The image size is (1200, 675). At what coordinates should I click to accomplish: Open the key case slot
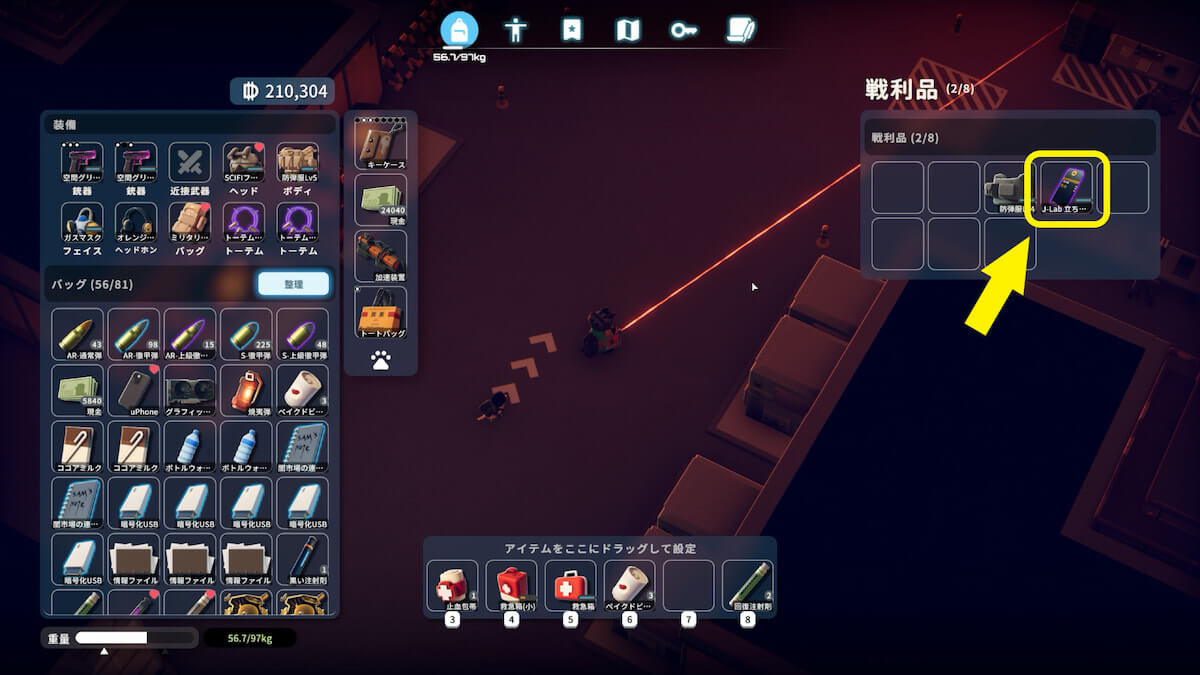pyautogui.click(x=380, y=143)
